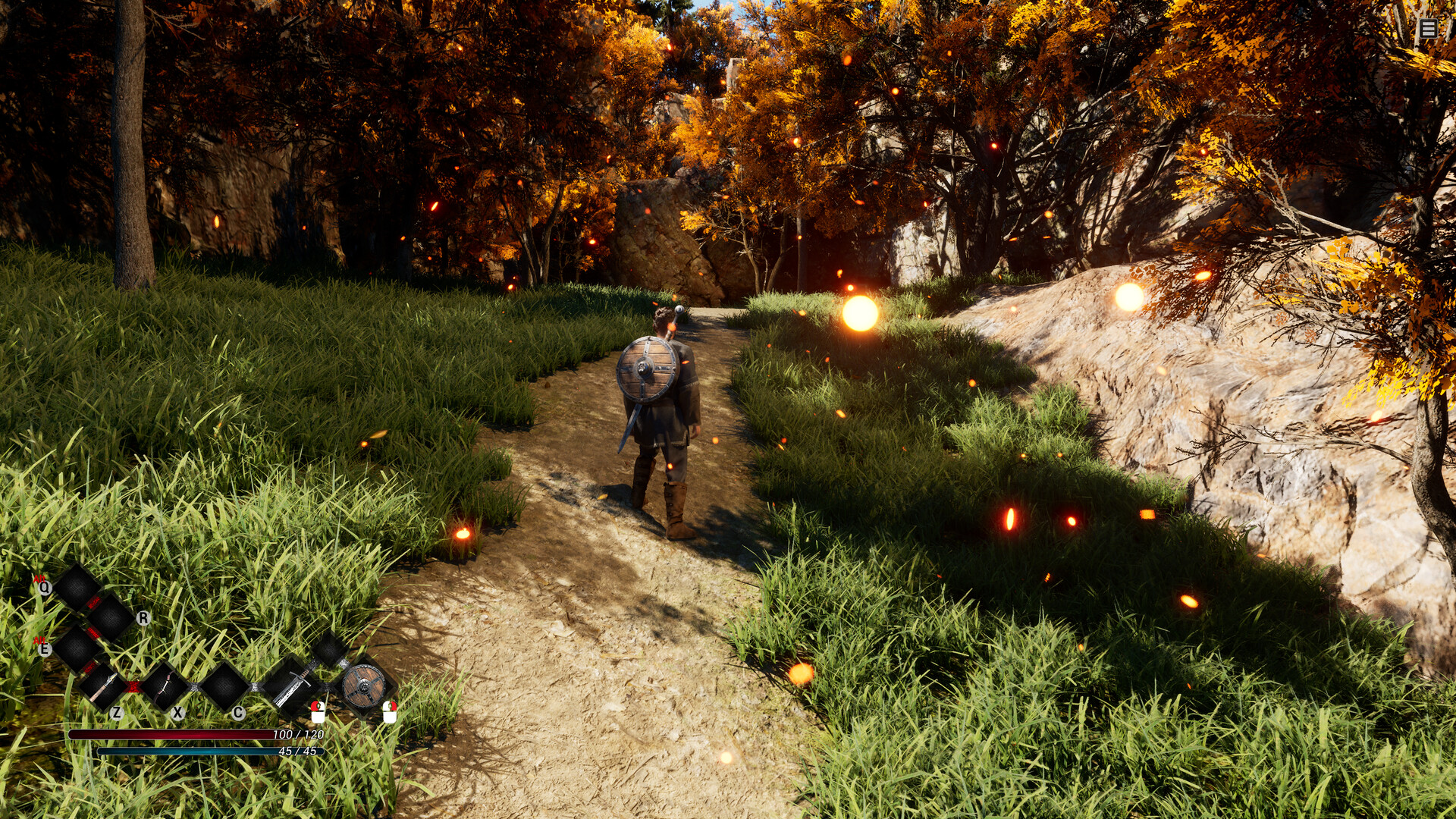Click the Alt label beside the Q slot
Image resolution: width=1456 pixels, height=819 pixels.
pyautogui.click(x=40, y=578)
